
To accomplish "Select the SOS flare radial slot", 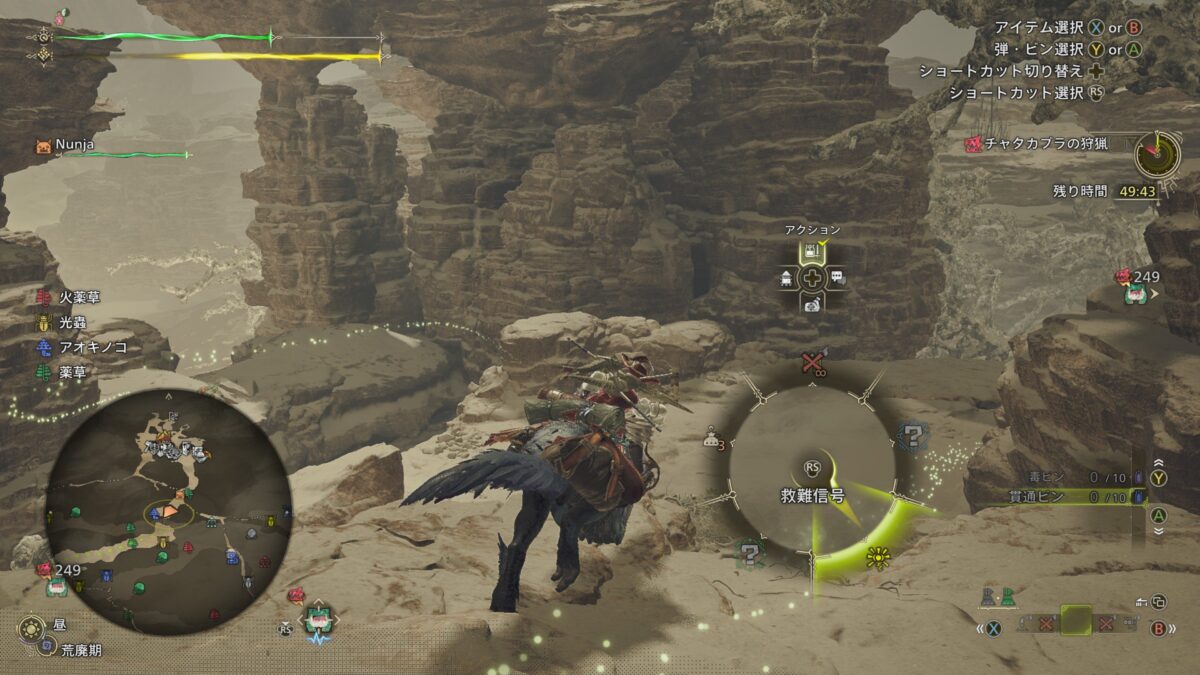I will 878,557.
